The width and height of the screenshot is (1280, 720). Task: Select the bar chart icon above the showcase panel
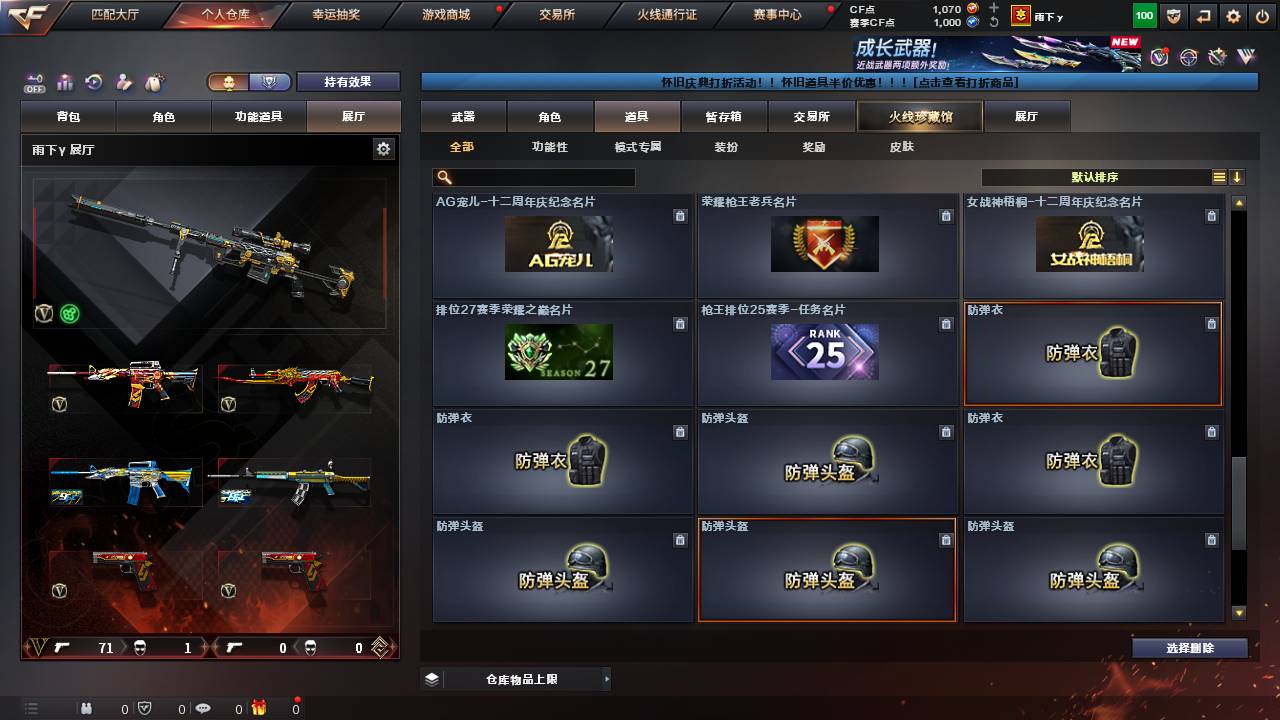tap(64, 81)
